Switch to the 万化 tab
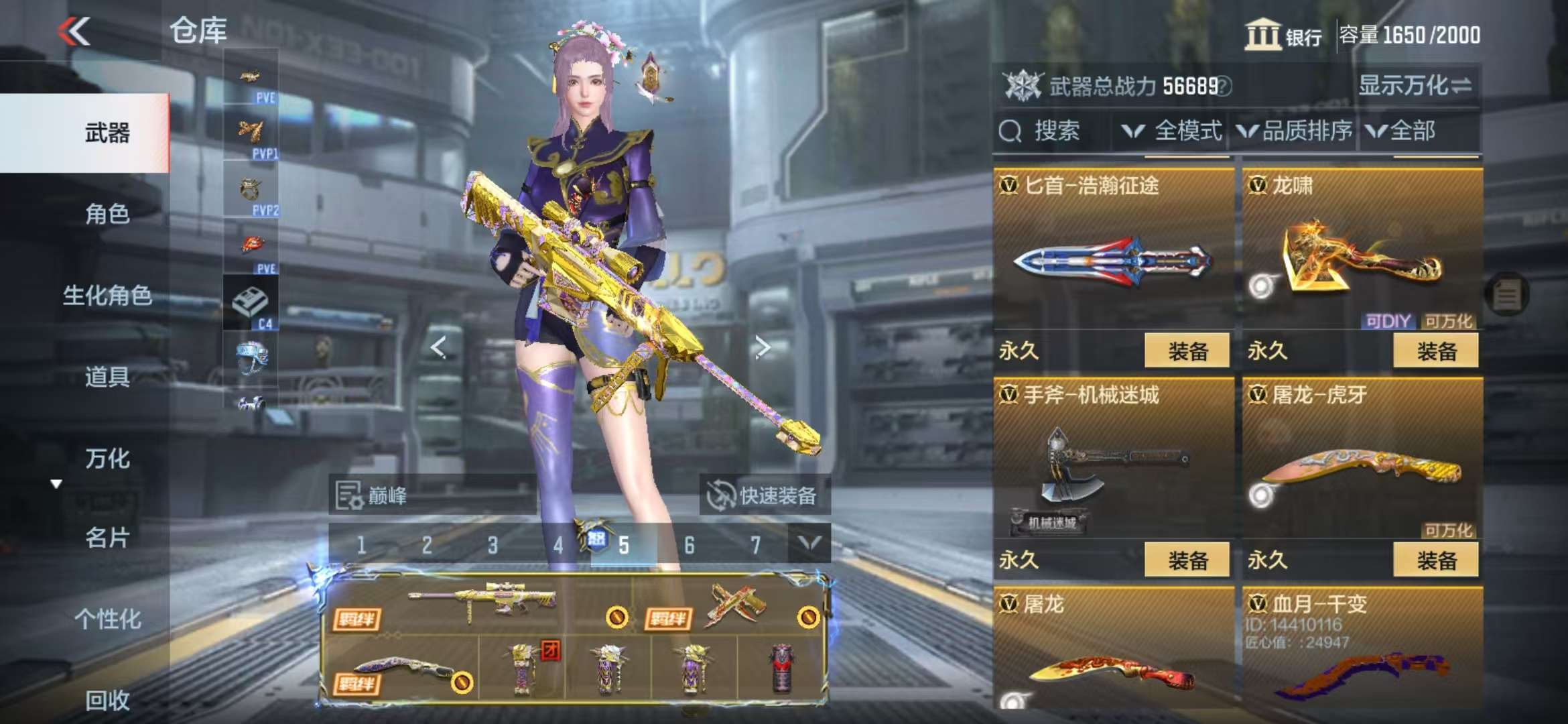 tap(107, 459)
